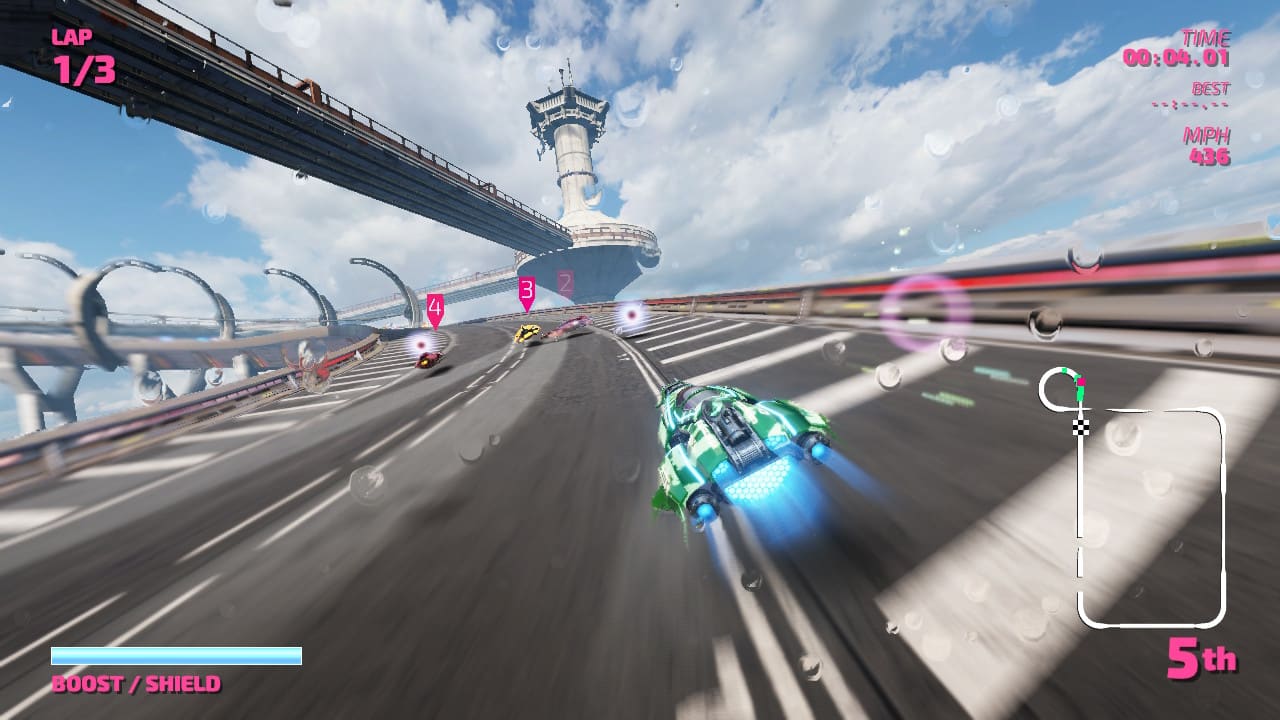Image resolution: width=1280 pixels, height=720 pixels.
Task: Click the checkered start line on the minimap
Action: pos(1081,427)
